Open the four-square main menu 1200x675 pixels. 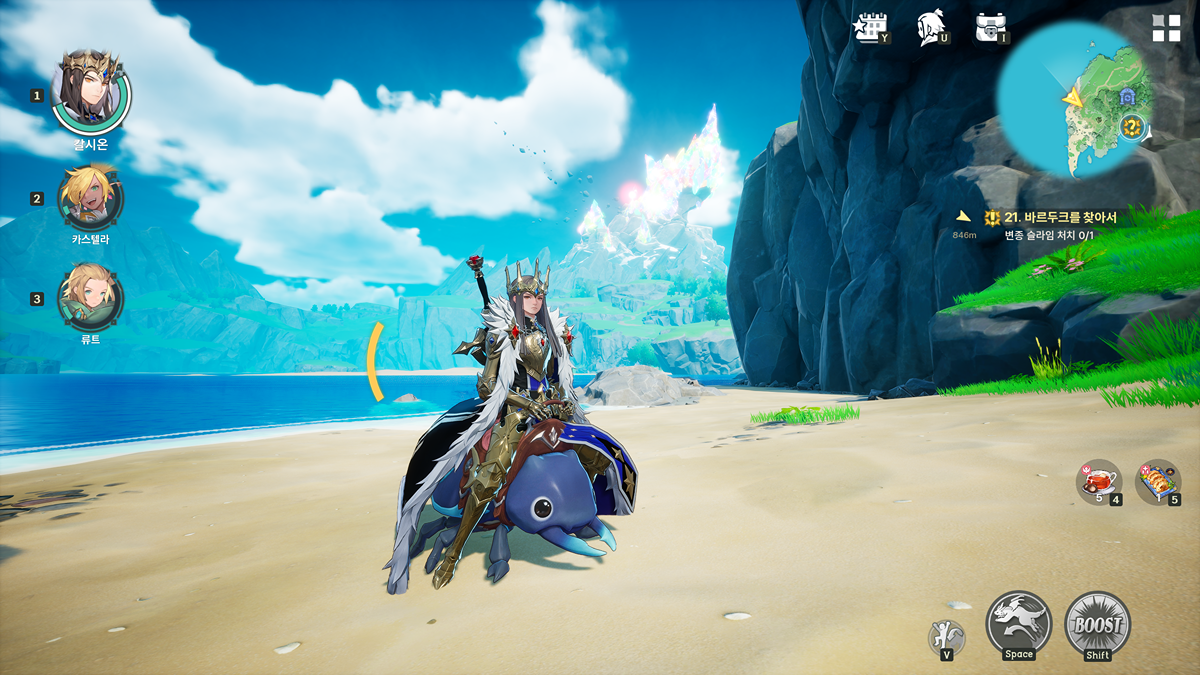point(1166,28)
